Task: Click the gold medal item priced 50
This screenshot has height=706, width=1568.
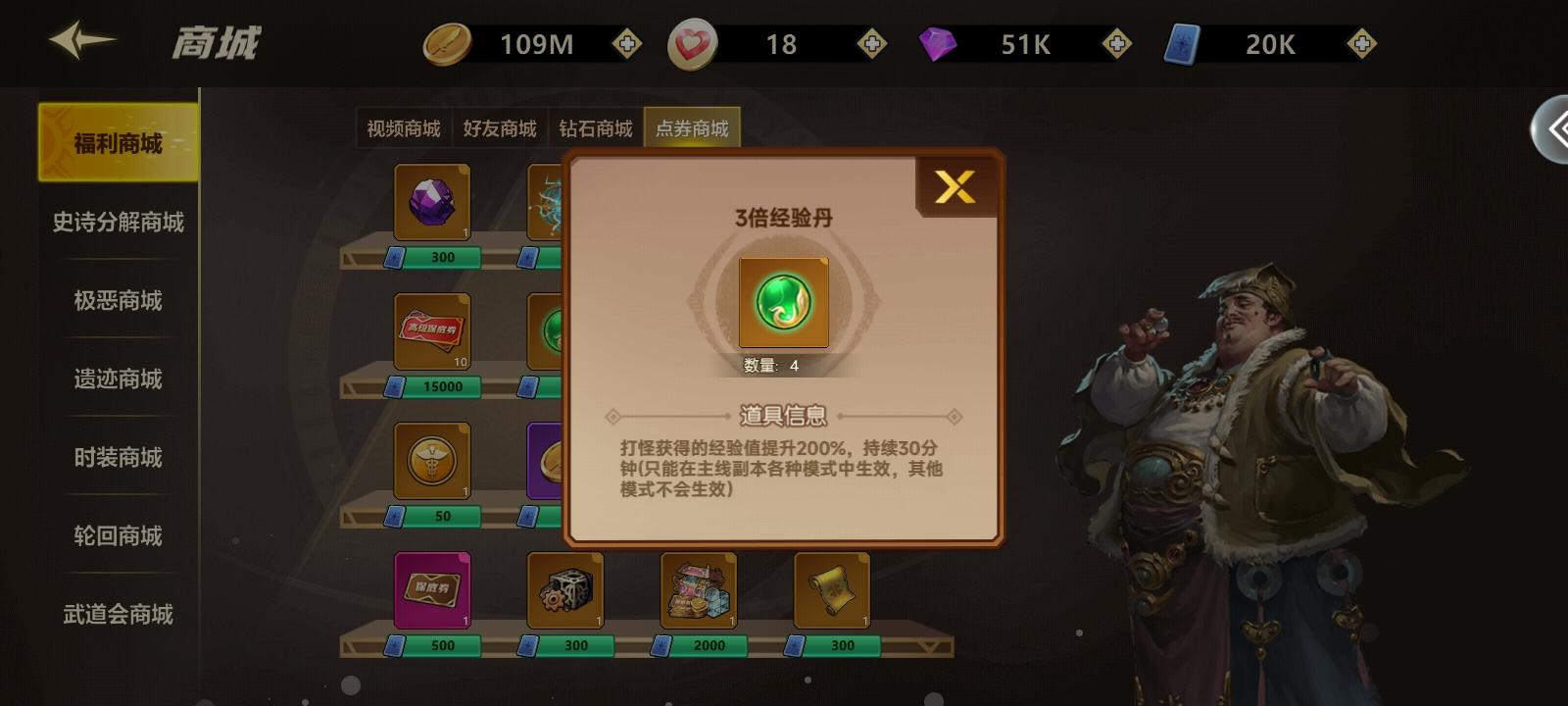Action: [431, 462]
